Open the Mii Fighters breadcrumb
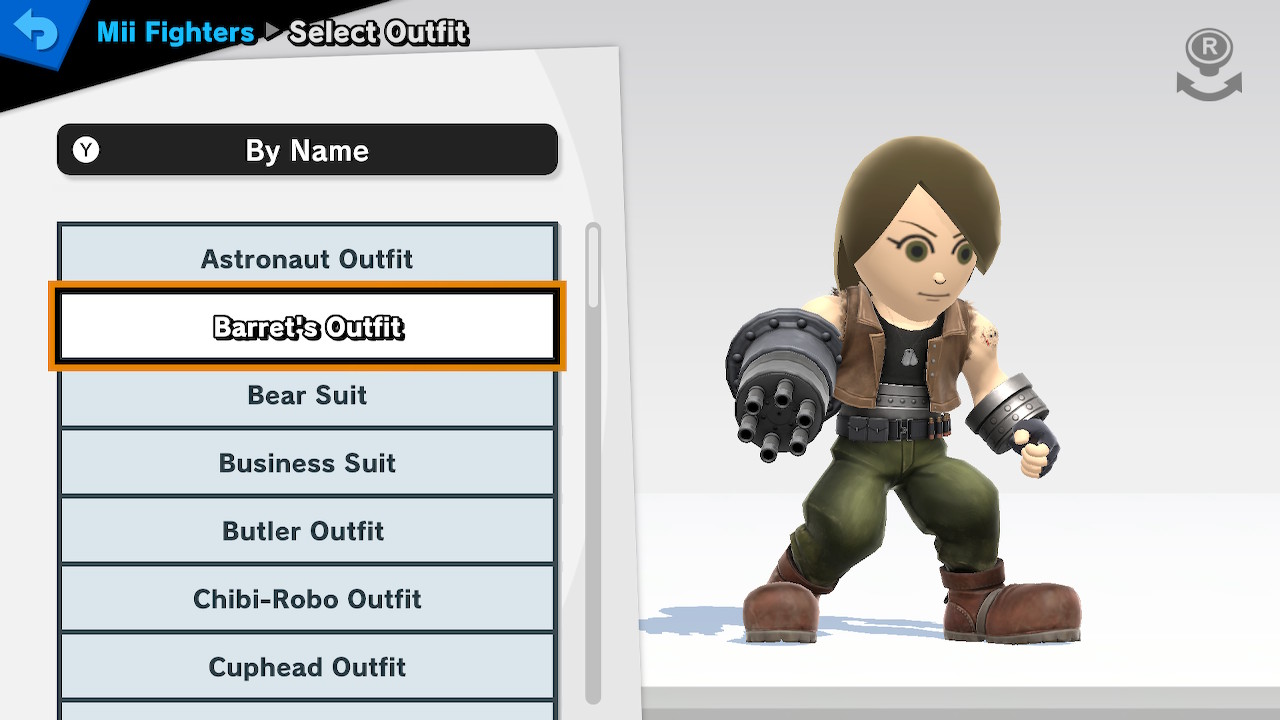The width and height of the screenshot is (1280, 720). [x=176, y=32]
